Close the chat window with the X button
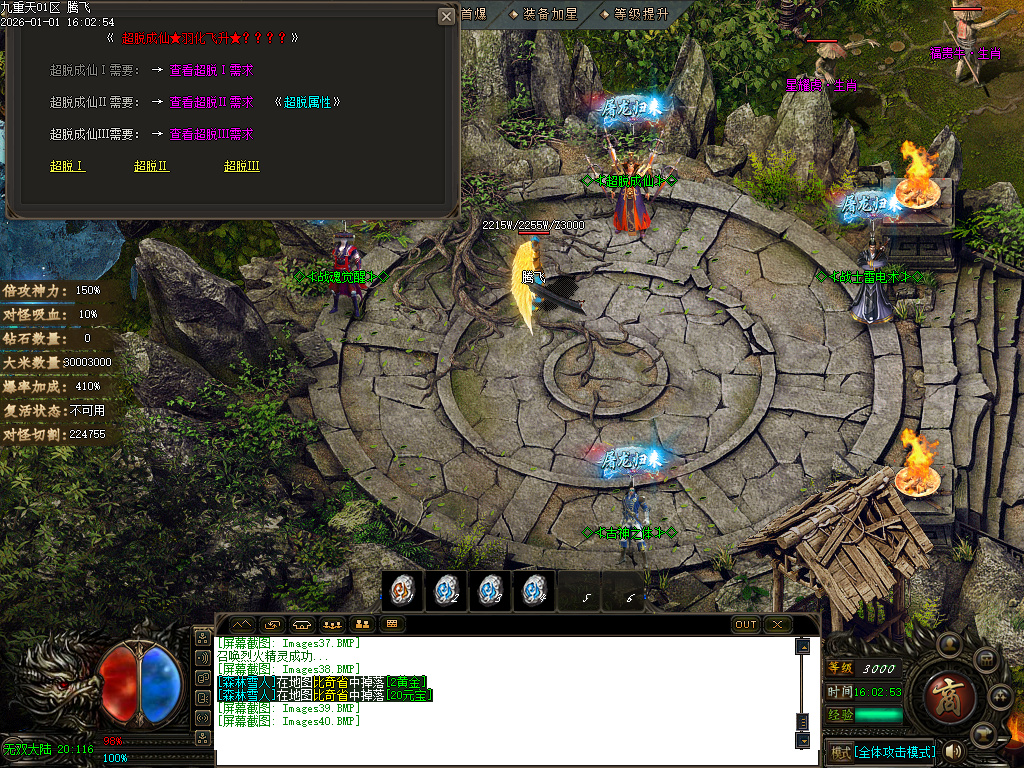The width and height of the screenshot is (1024, 768). point(777,624)
